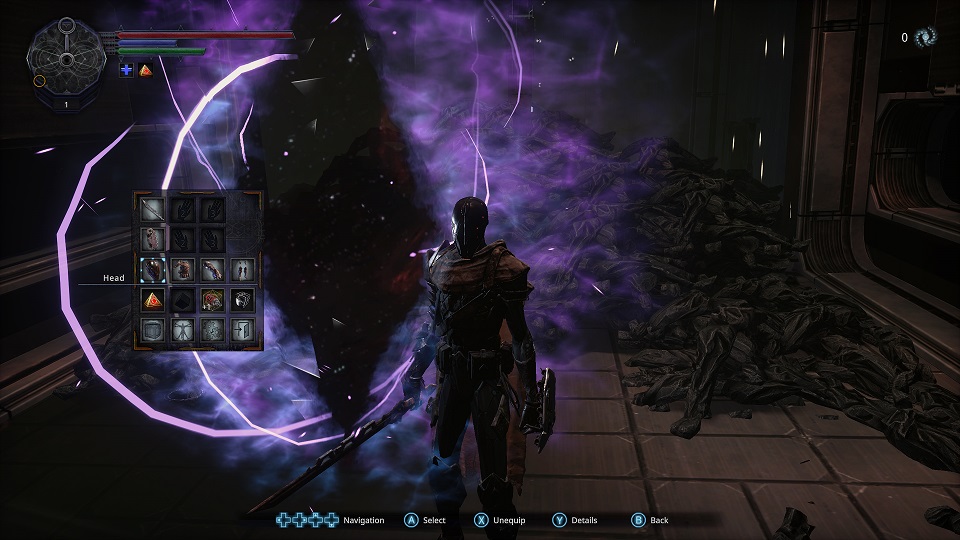Select the highlighted Head armor slot
Screen dimensions: 960x540
(153, 269)
